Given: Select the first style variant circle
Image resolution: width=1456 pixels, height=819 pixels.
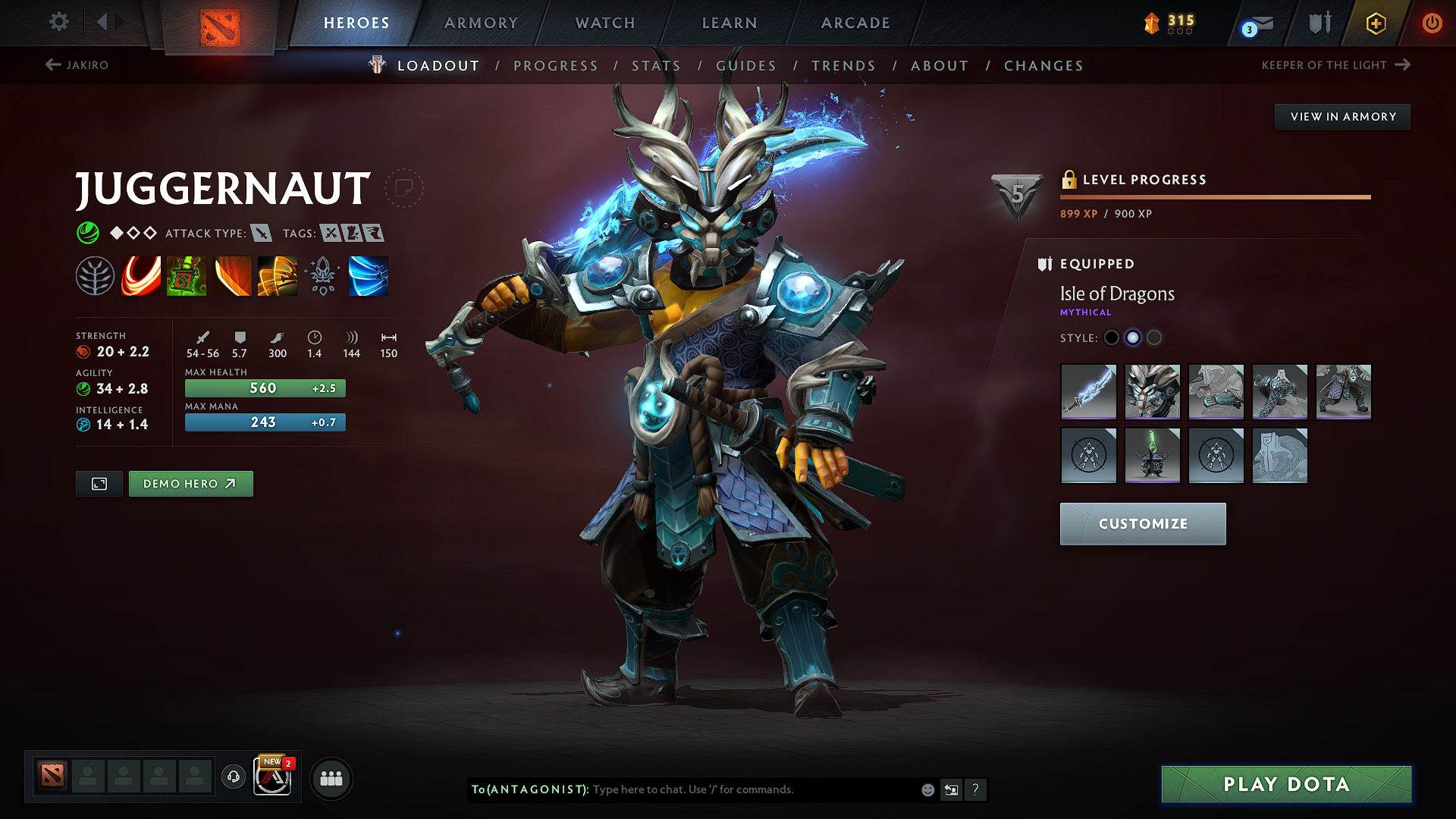Looking at the screenshot, I should [x=1112, y=337].
